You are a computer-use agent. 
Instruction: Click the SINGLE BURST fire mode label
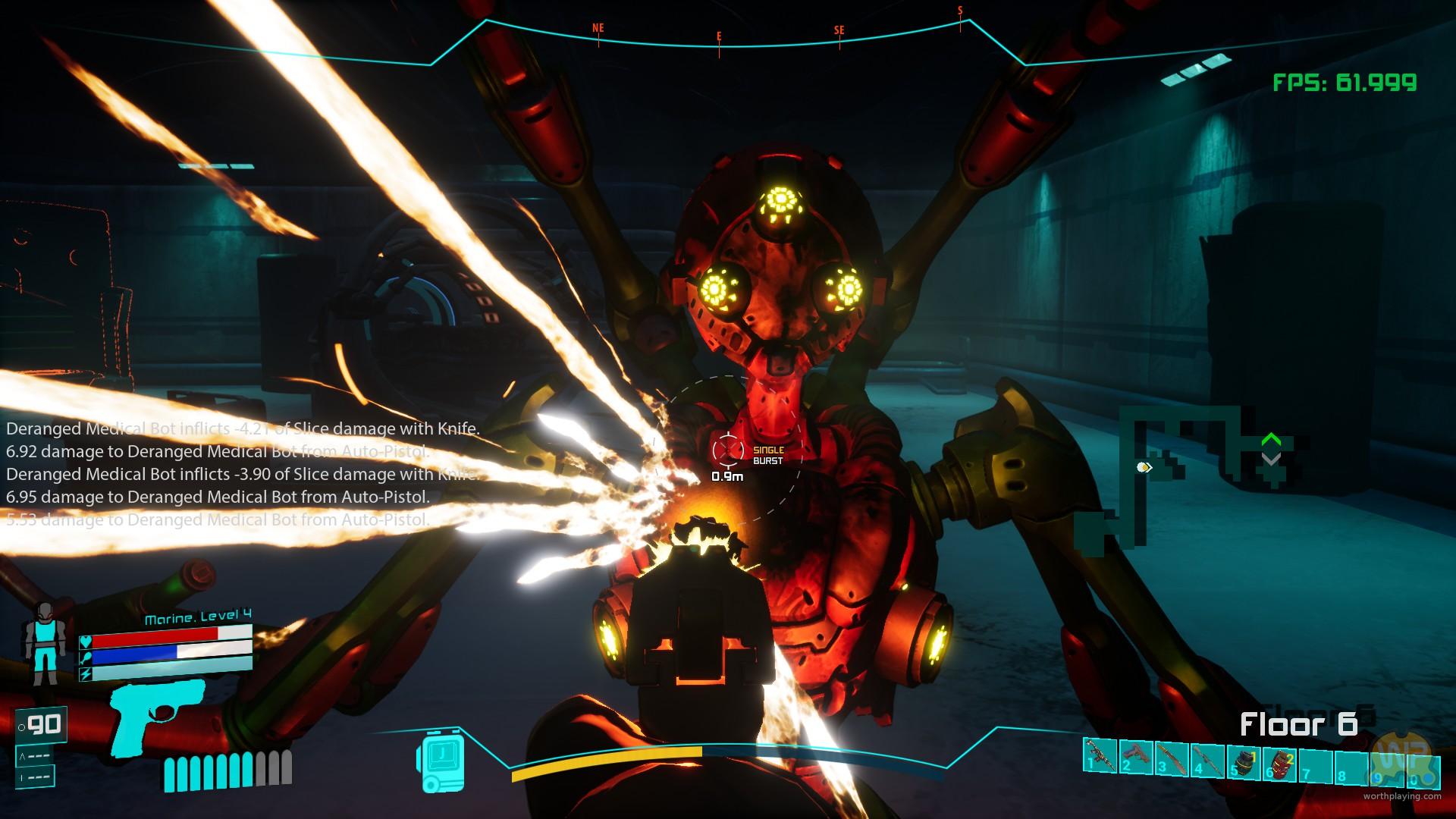(767, 455)
